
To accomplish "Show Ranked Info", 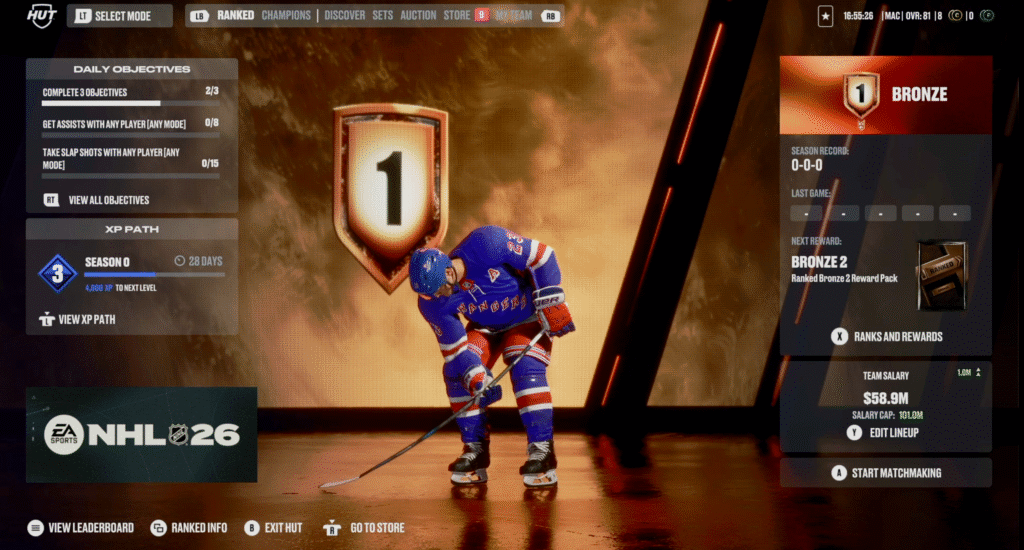I will click(x=199, y=528).
